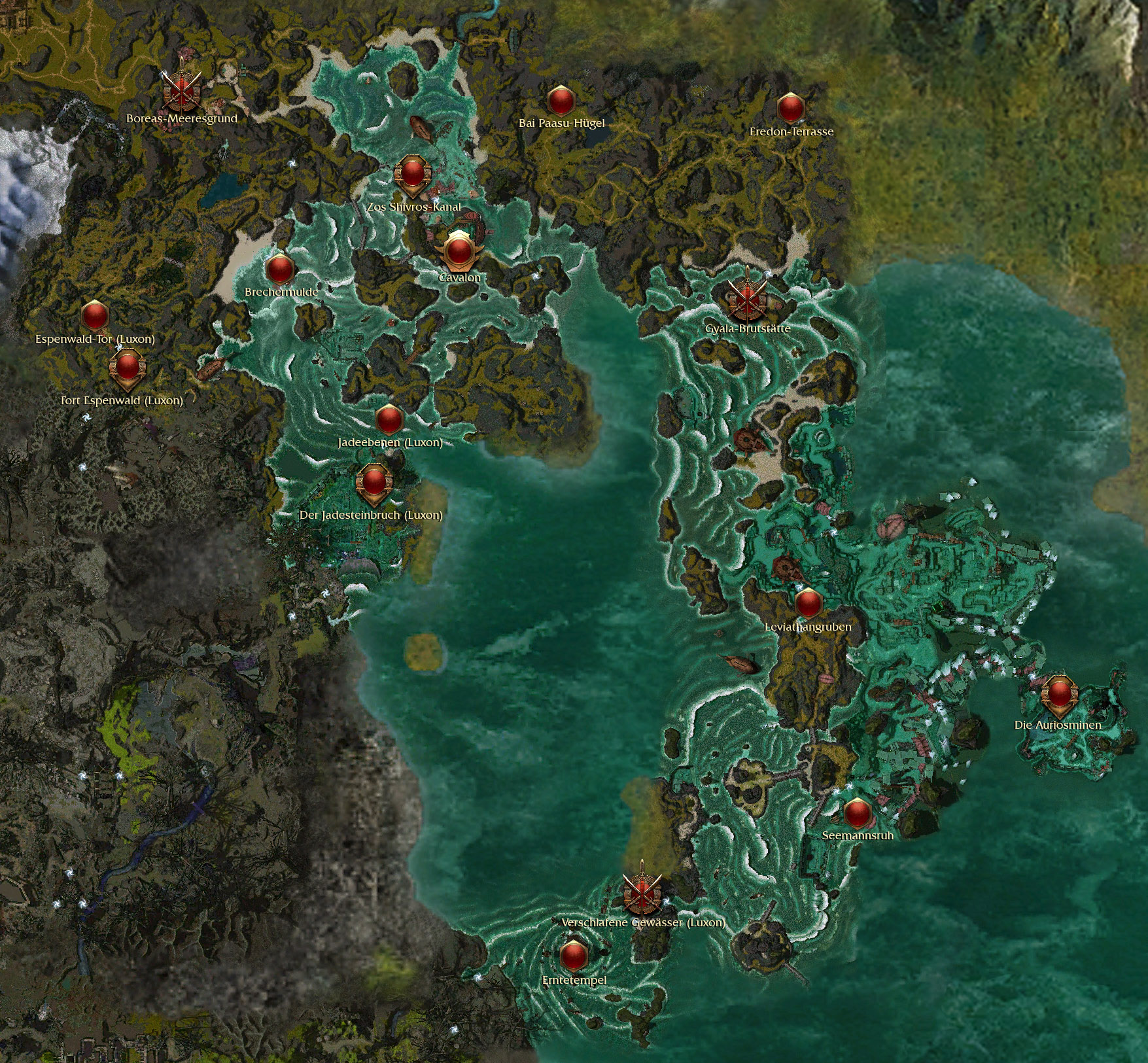Travel to Die Auriosminen marker
Viewport: 1148px width, 1063px height.
click(1058, 695)
